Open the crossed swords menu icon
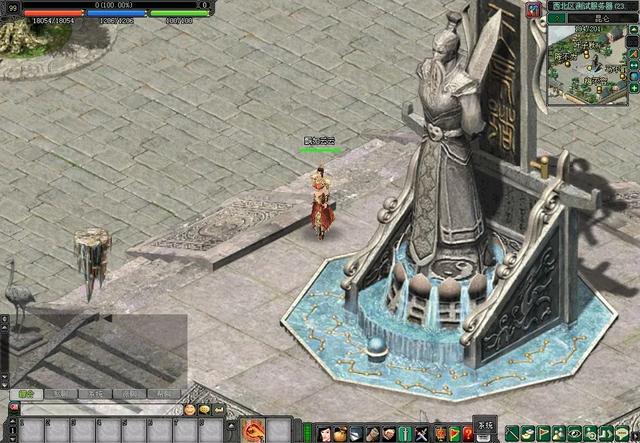Screen dimensions: 640x443 (421, 433)
